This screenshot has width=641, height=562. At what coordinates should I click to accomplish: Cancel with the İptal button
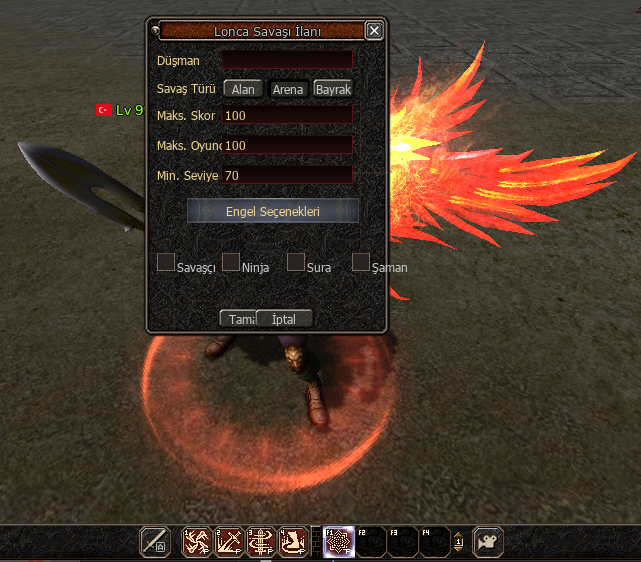tap(285, 319)
